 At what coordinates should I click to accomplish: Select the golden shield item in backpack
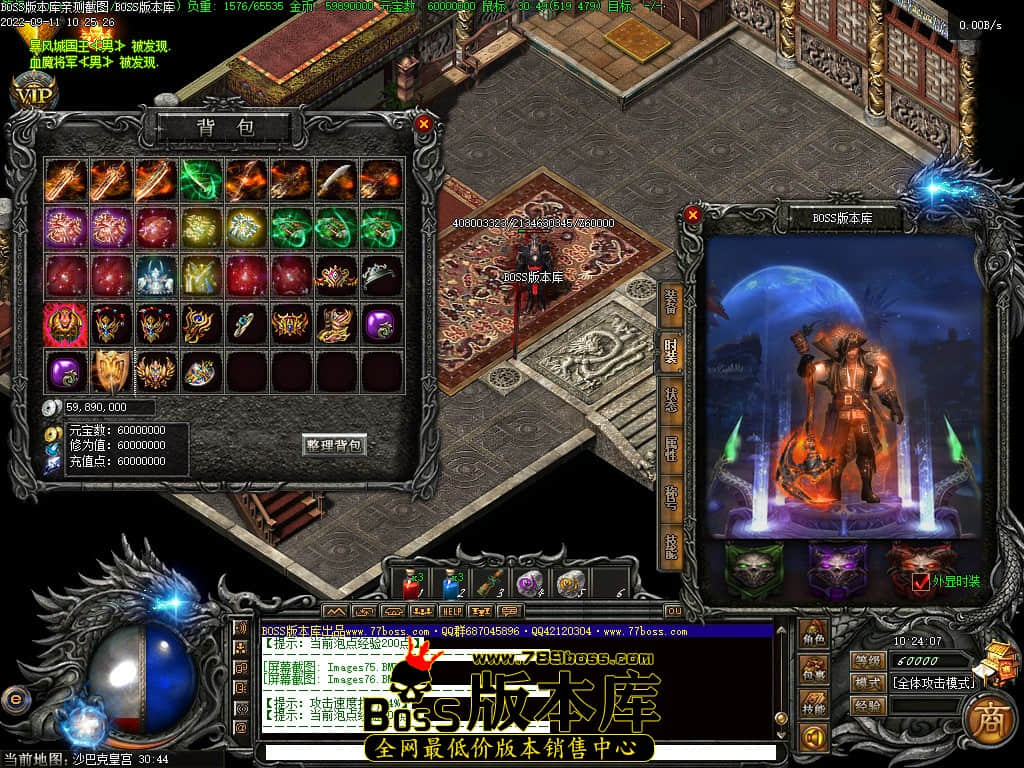(111, 371)
